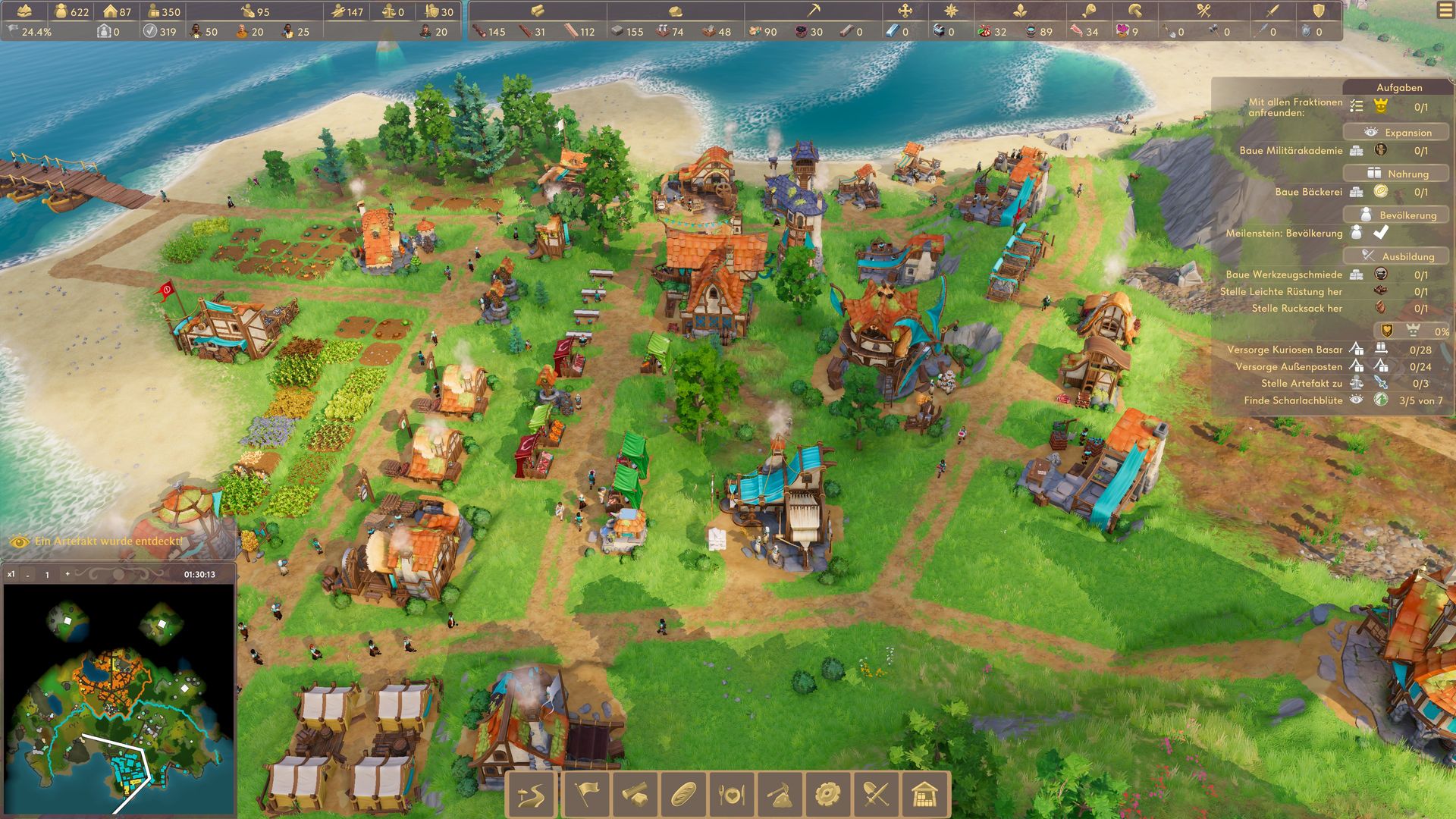This screenshot has width=1456, height=819.
Task: Decrease game speed with the minus button
Action: point(28,575)
